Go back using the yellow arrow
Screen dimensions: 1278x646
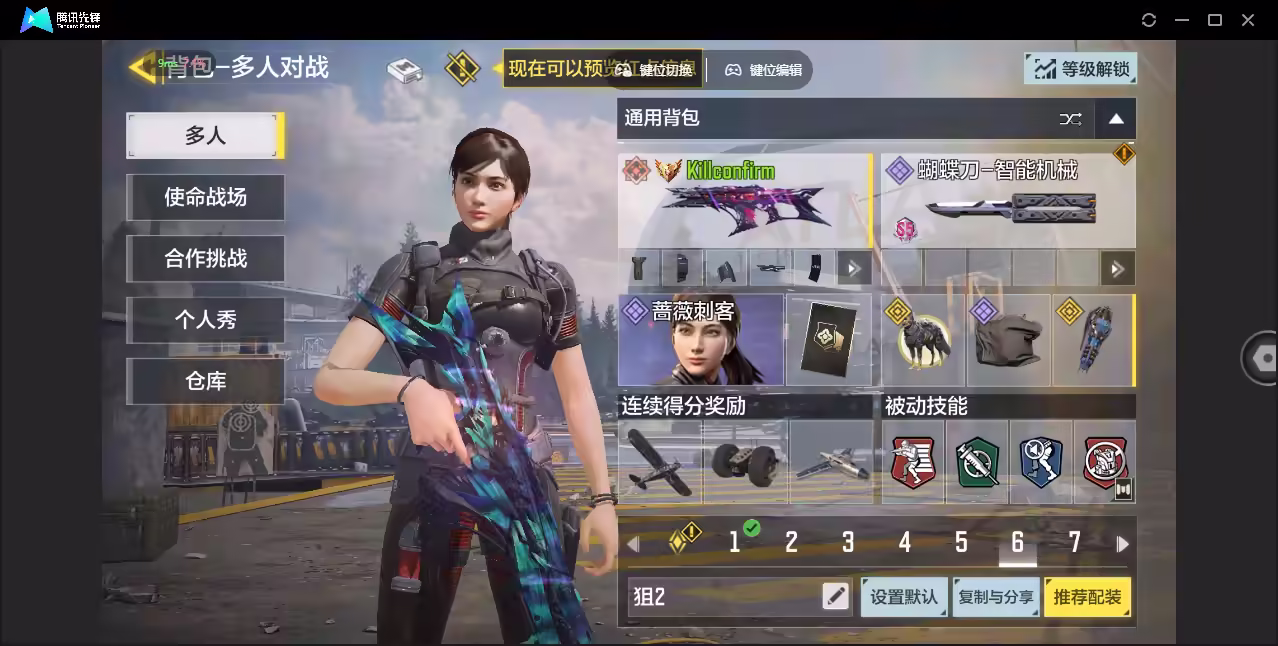(141, 68)
